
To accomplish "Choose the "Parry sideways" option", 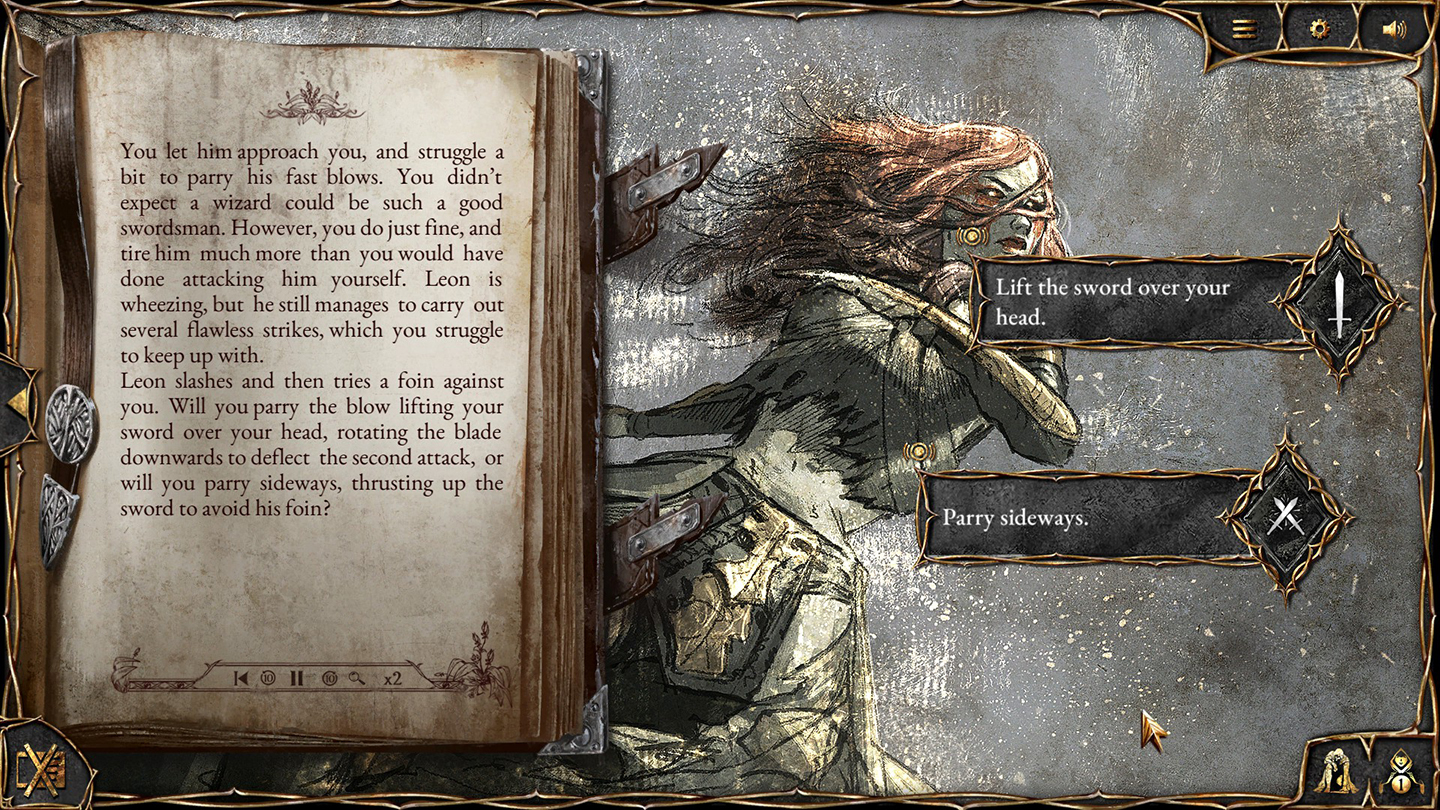I will pyautogui.click(x=1080, y=518).
